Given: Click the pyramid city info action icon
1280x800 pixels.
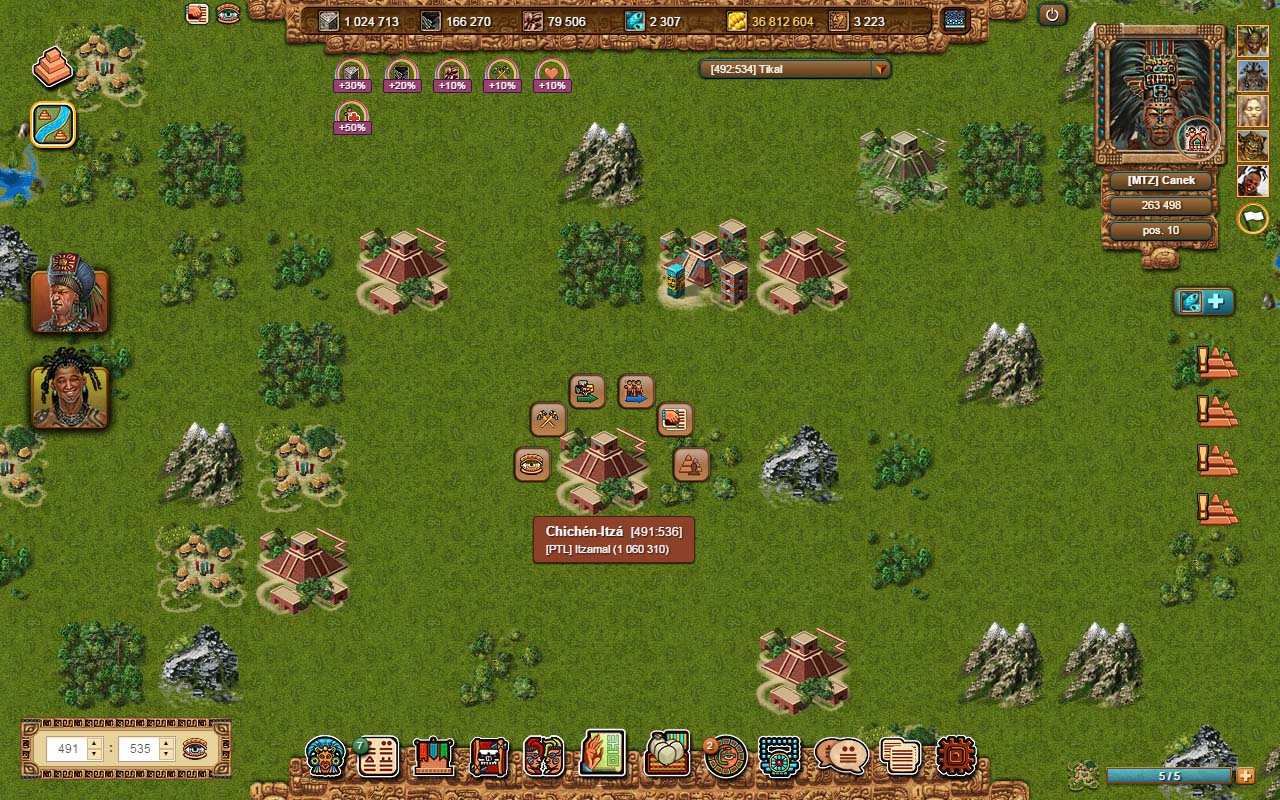Looking at the screenshot, I should pos(691,465).
